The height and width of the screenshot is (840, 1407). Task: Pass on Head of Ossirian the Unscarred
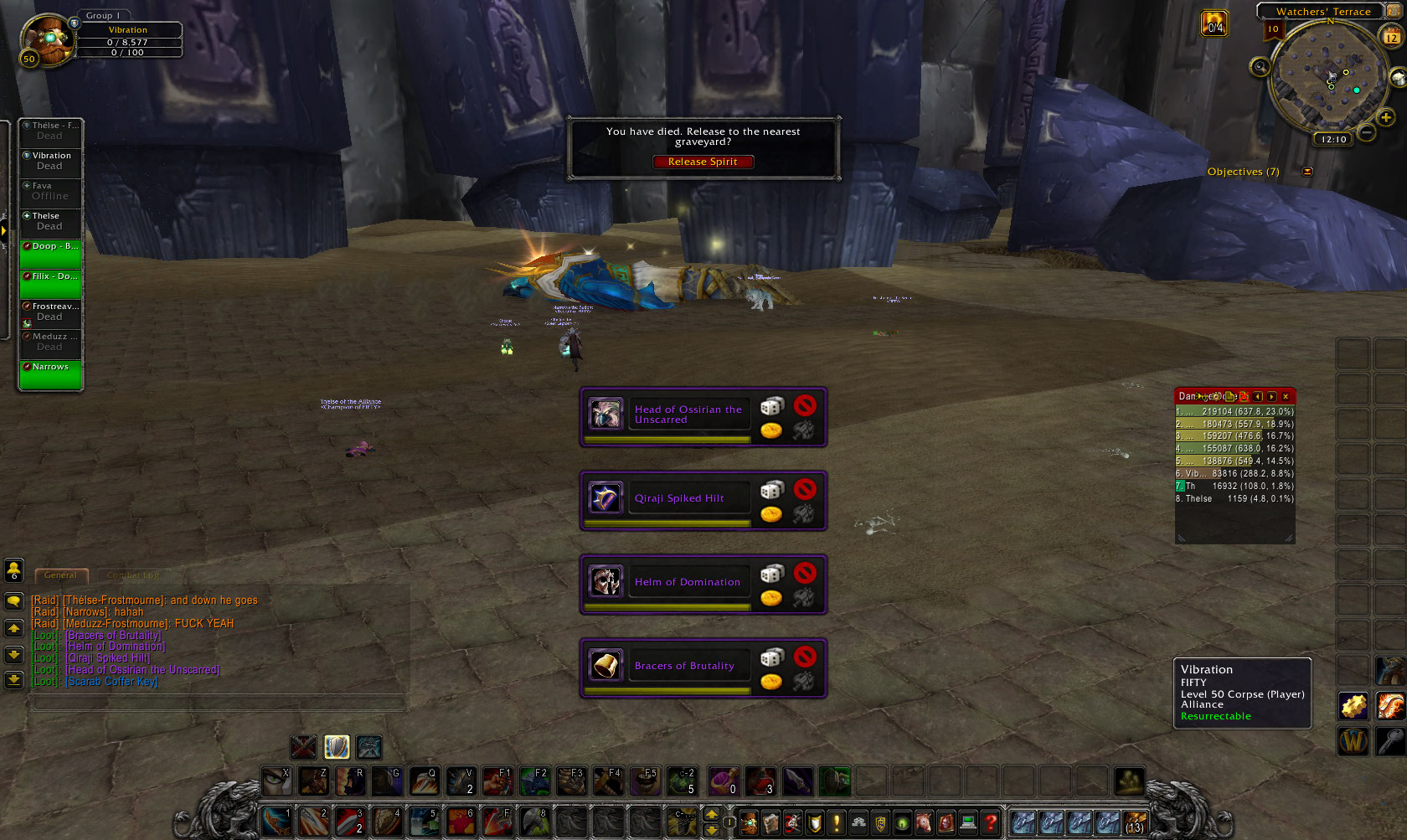click(x=805, y=406)
